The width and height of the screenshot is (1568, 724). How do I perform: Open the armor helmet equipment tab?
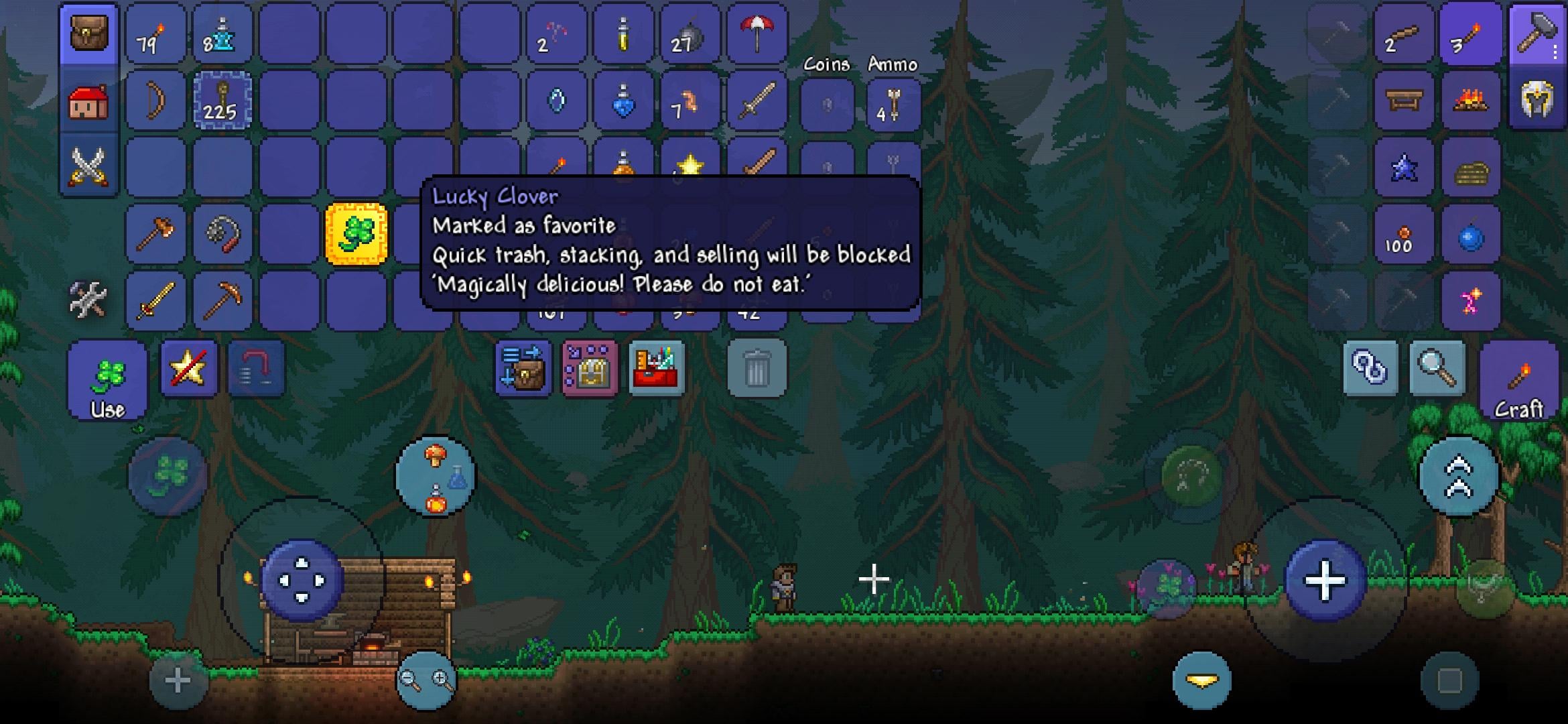[1537, 101]
